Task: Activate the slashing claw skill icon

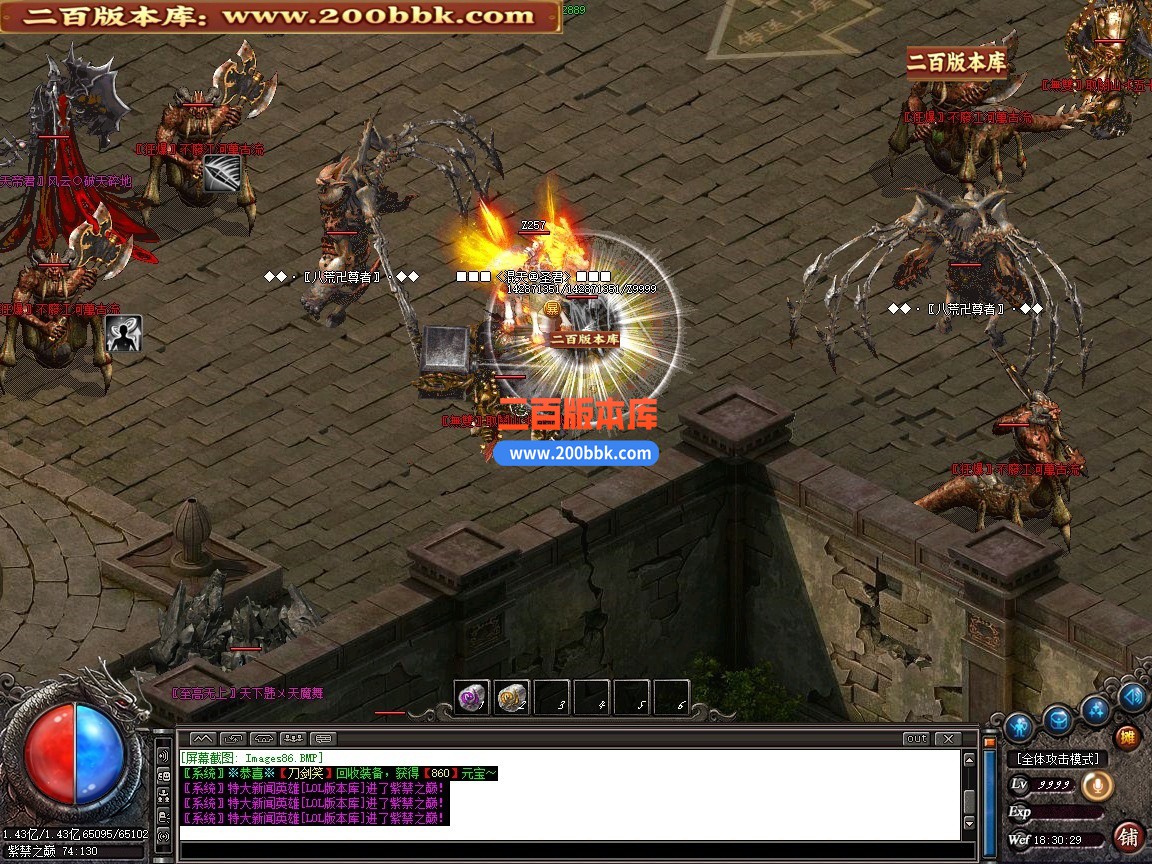Action: click(x=221, y=173)
